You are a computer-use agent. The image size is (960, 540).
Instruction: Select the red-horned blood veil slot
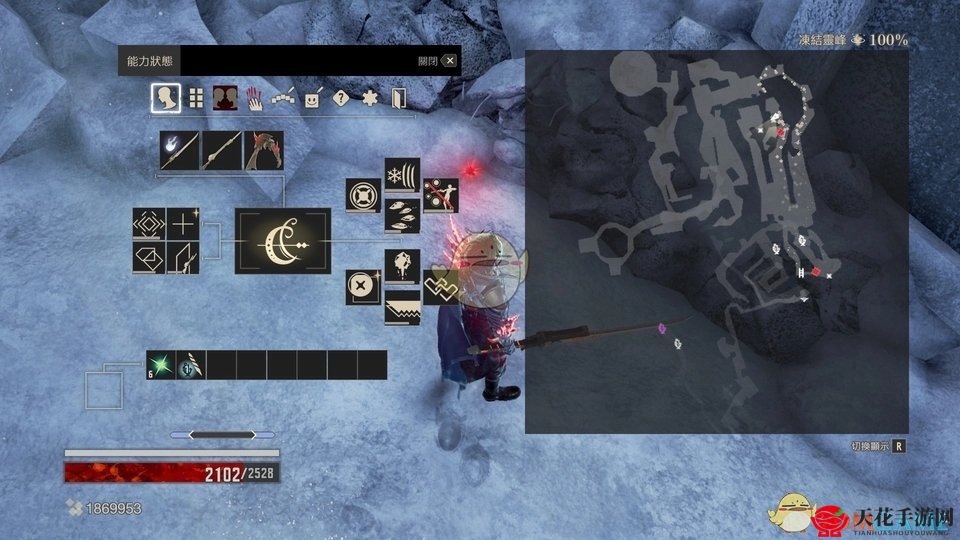(263, 151)
